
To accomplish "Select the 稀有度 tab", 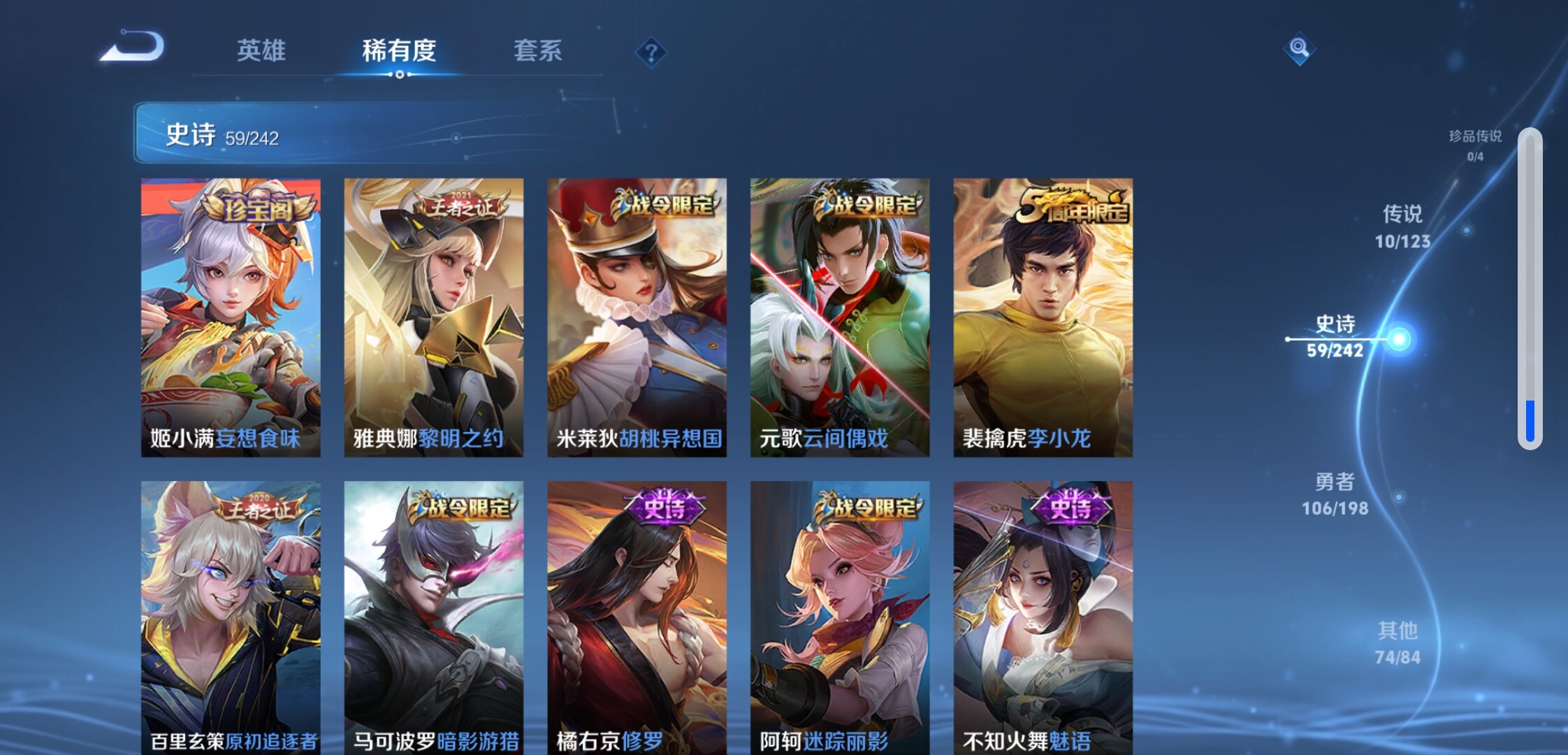I will tap(399, 51).
